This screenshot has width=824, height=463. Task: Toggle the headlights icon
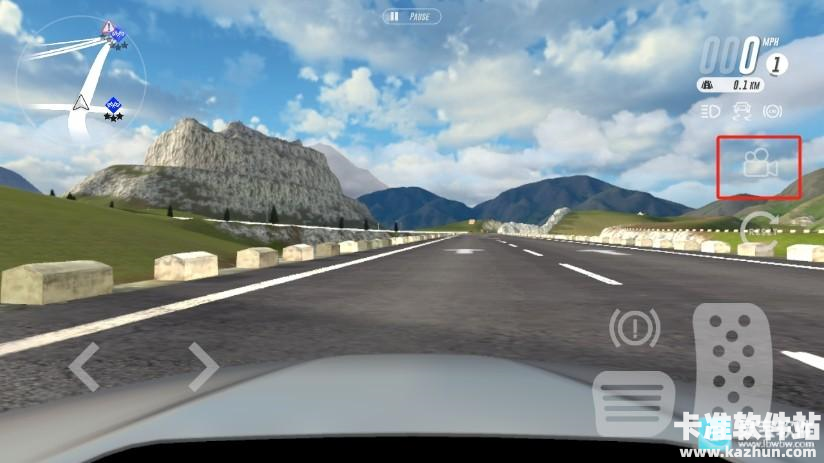[711, 111]
